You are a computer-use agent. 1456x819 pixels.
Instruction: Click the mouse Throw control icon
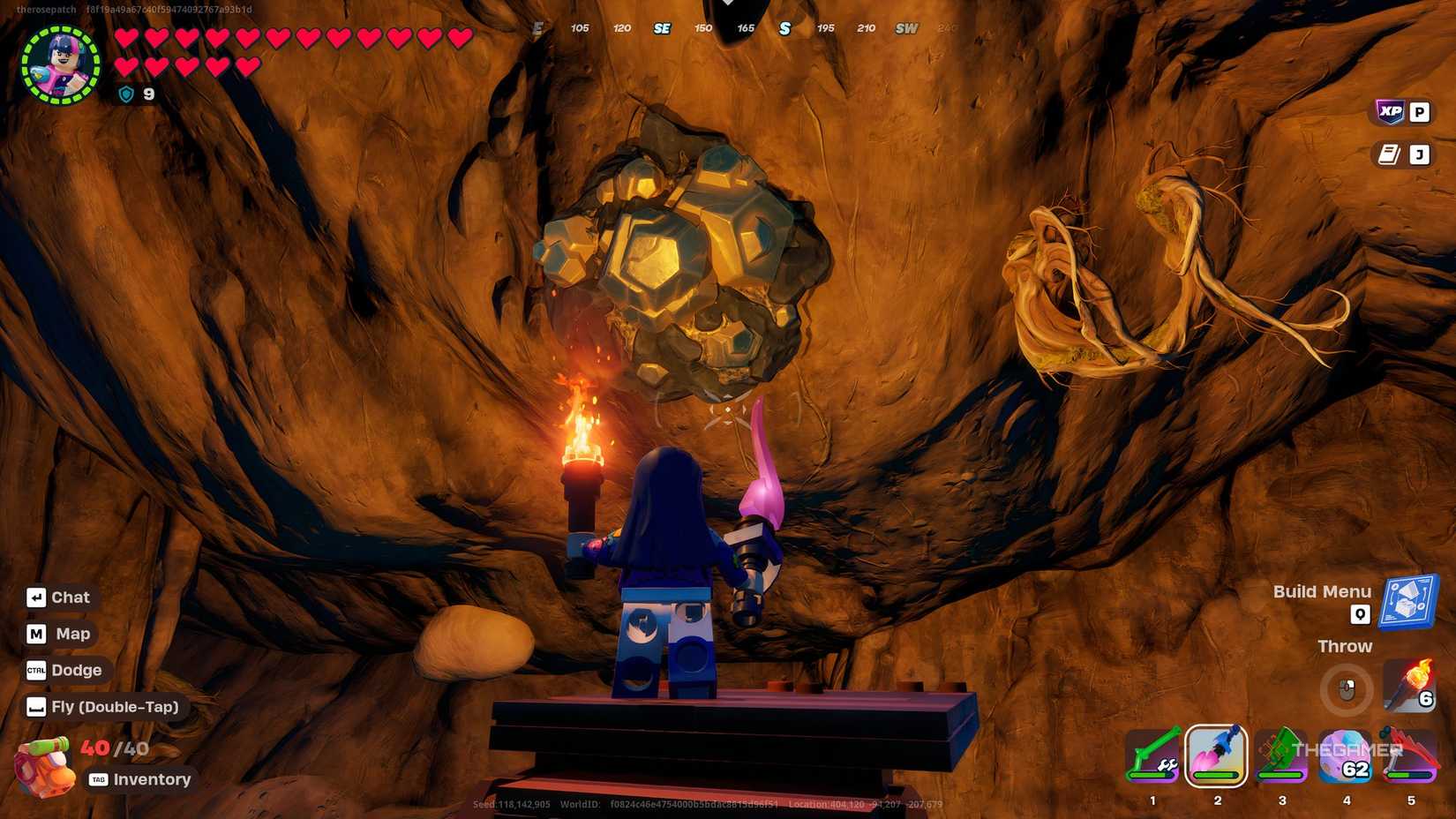pyautogui.click(x=1345, y=691)
